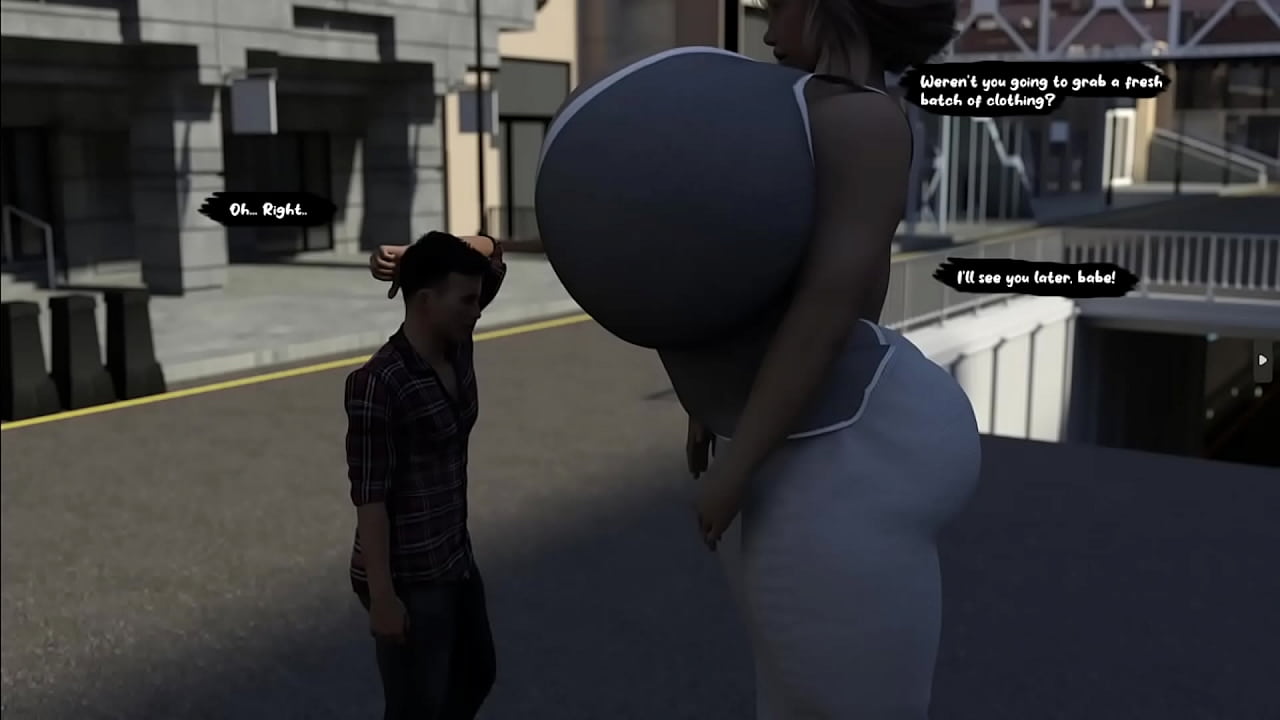
Task: Click the white next-arrow button at screen edge
Action: point(1263,360)
